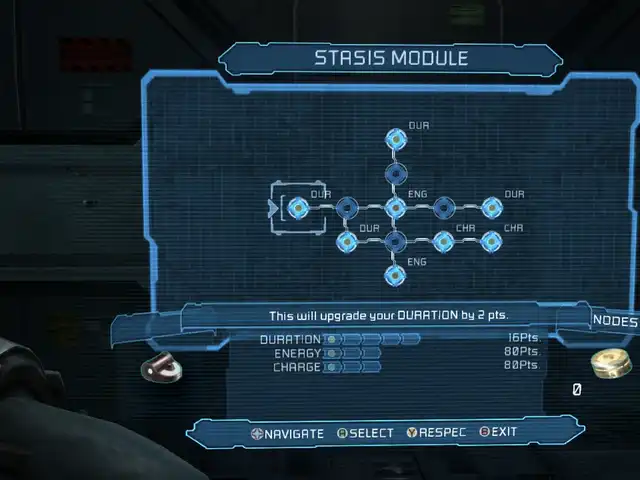Screen dimensions: 640x480
Task: Select the ENG node at the tree's center
Action: (395, 208)
